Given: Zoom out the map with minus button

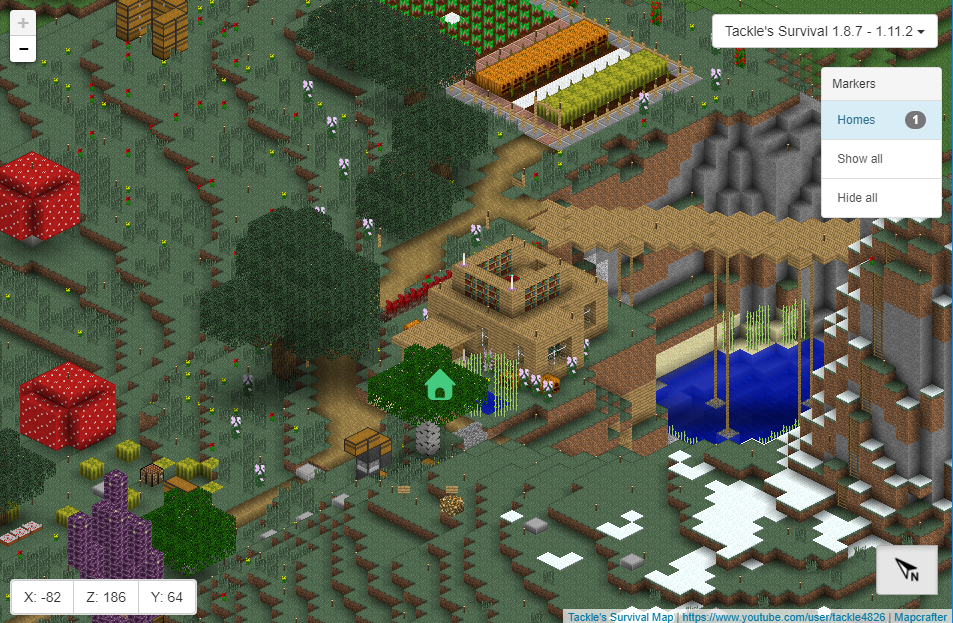Looking at the screenshot, I should [x=23, y=48].
